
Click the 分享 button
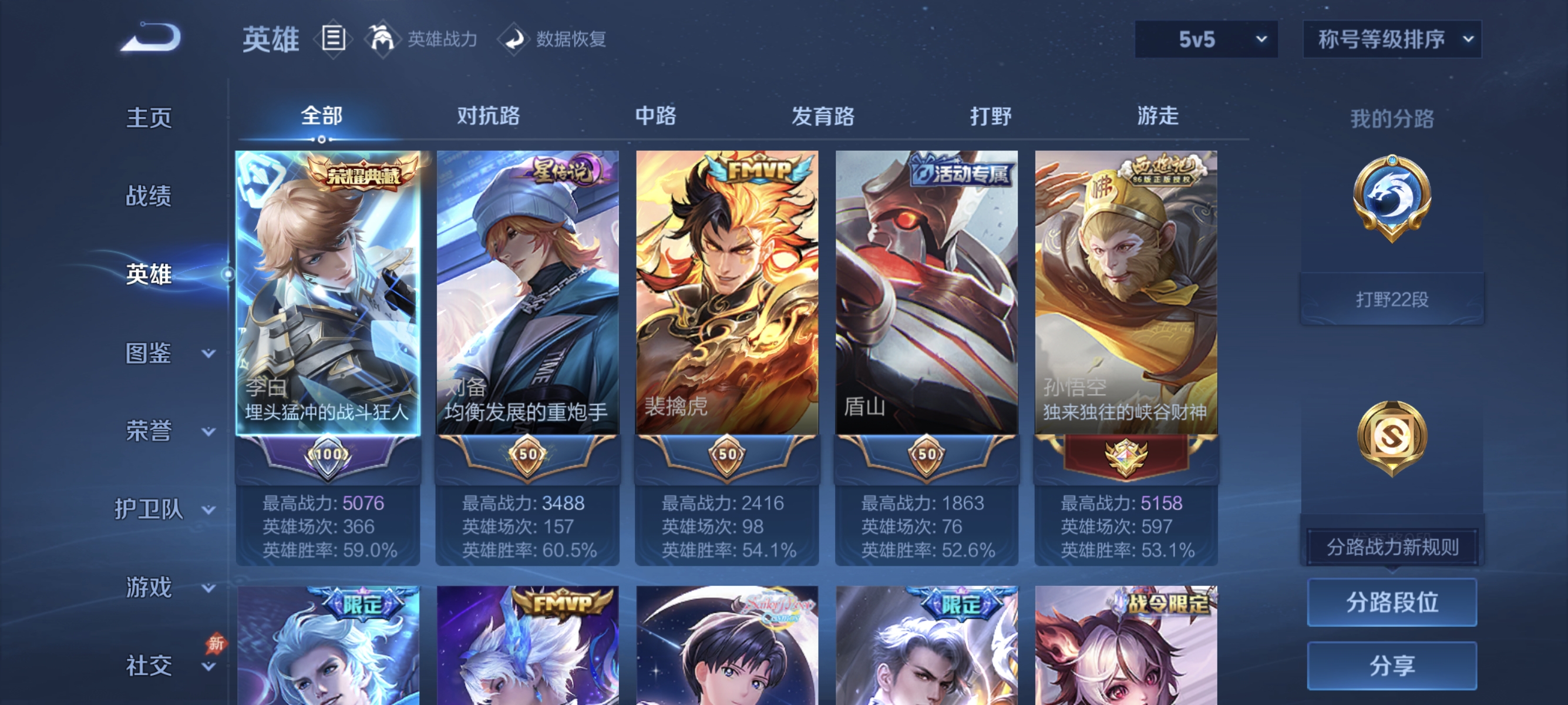tap(1394, 666)
